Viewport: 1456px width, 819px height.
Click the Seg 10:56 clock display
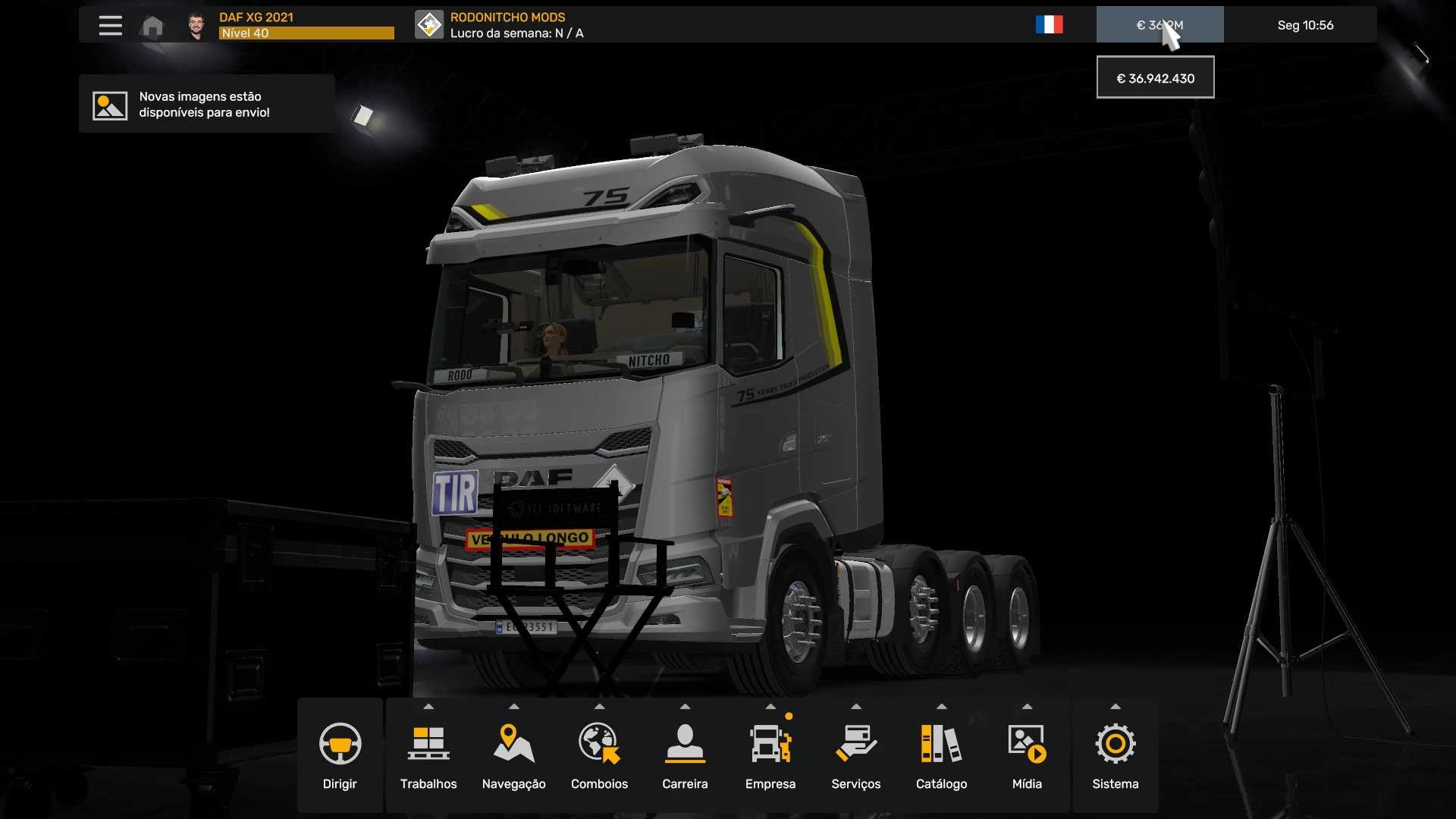[1305, 25]
